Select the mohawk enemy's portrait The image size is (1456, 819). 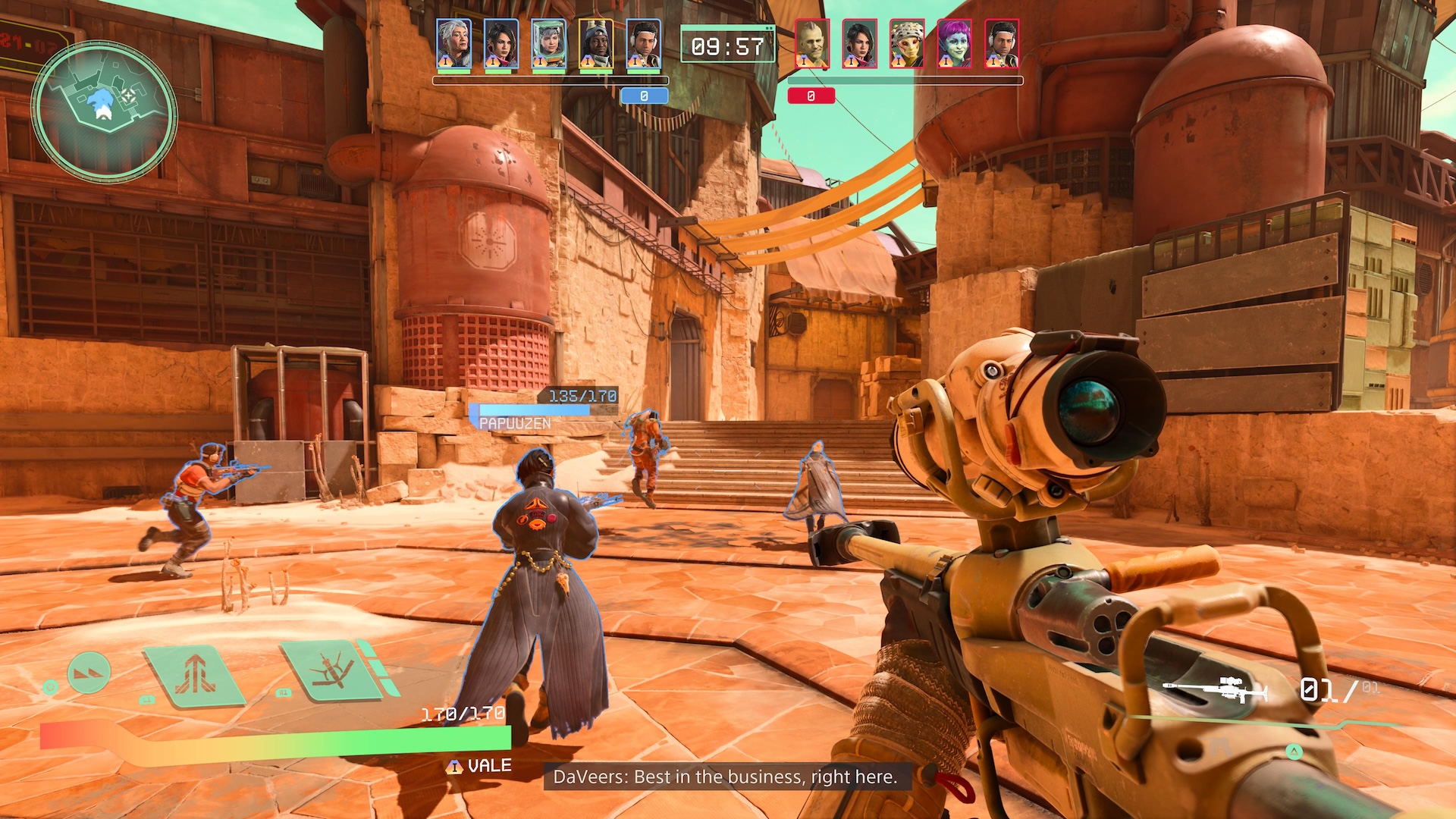[x=811, y=45]
